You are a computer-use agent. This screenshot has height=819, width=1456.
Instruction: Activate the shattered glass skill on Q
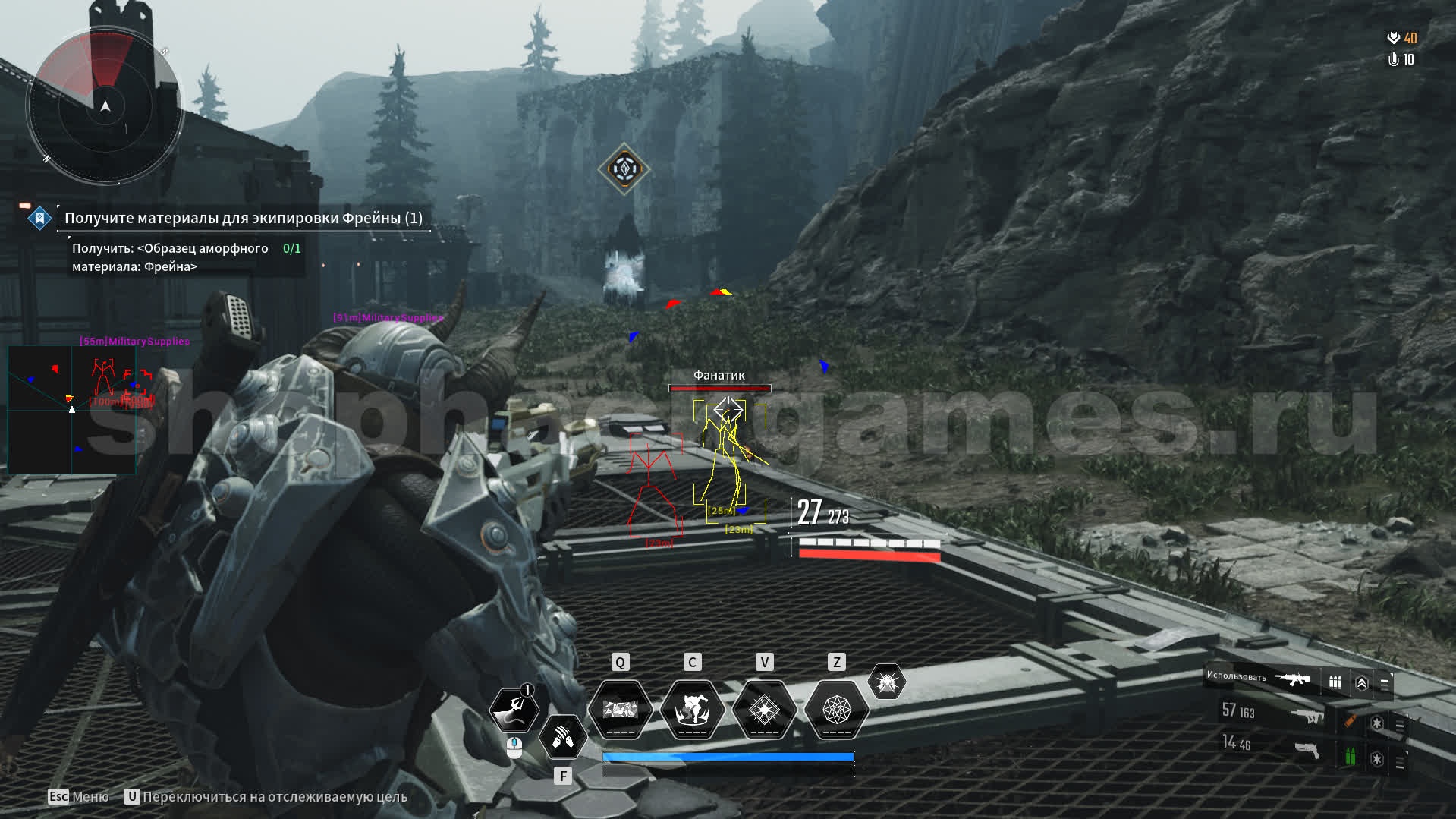point(621,710)
